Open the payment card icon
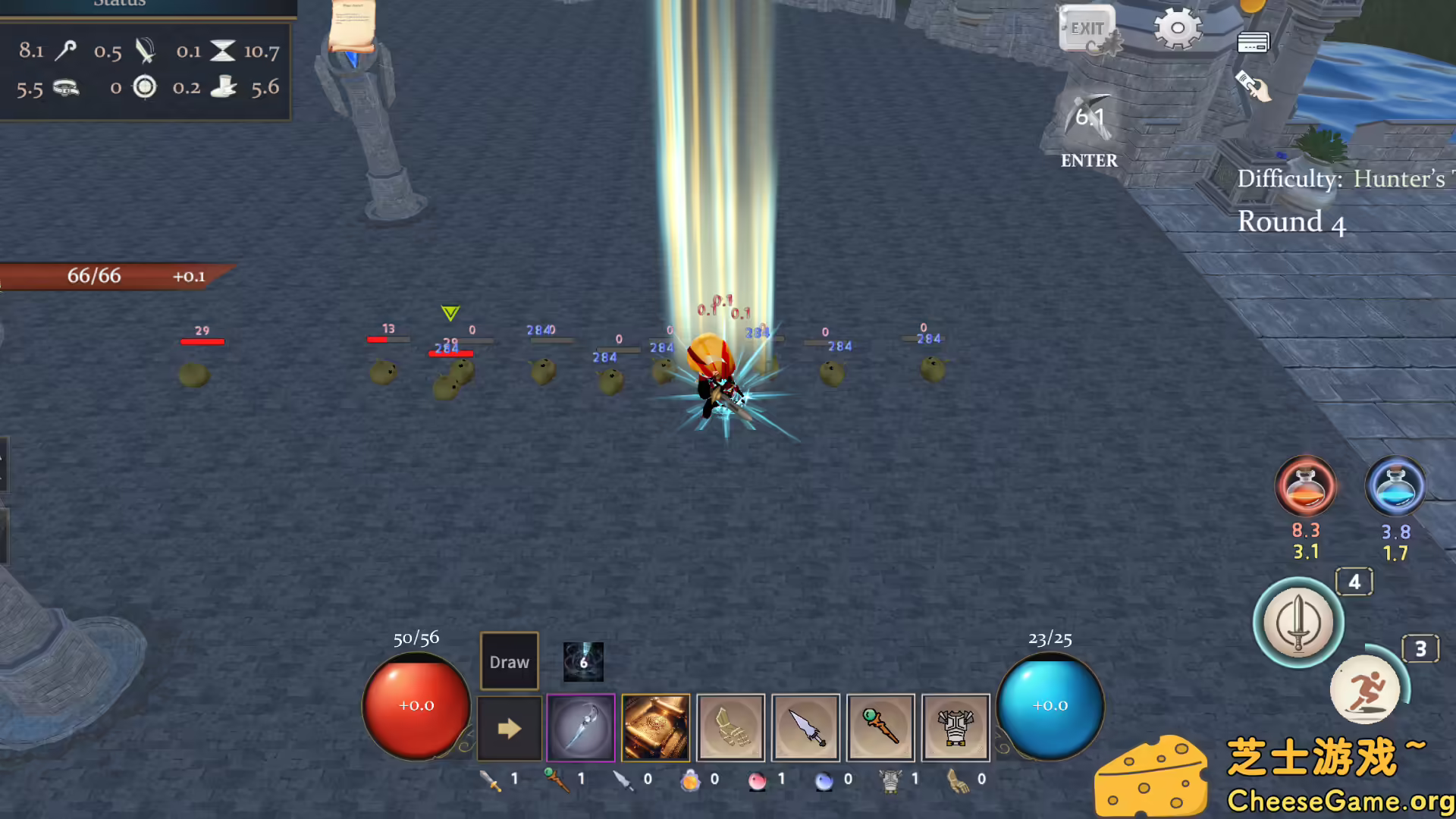Image resolution: width=1456 pixels, height=819 pixels. [1255, 42]
